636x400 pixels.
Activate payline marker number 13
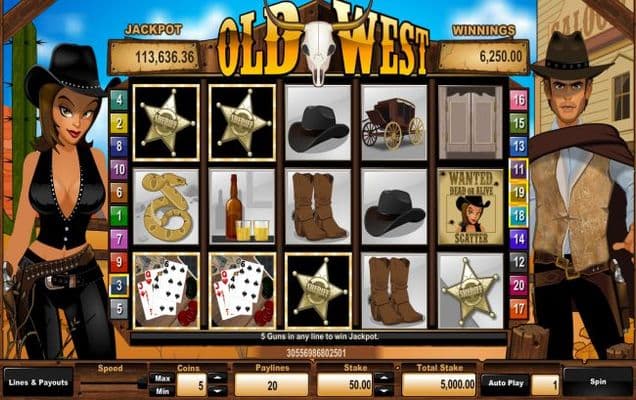518,146
